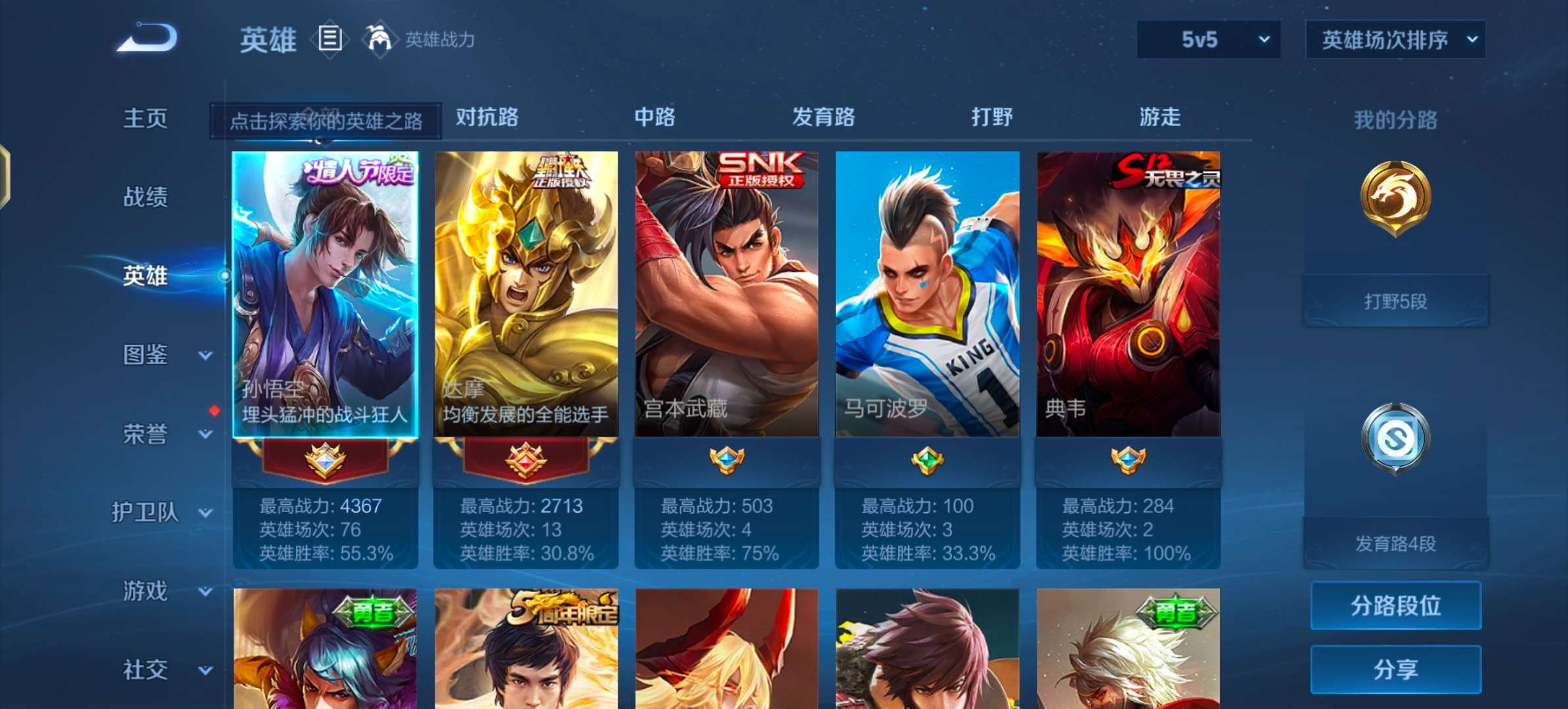
Task: Open the 战绩 sidebar entry
Action: (x=146, y=197)
